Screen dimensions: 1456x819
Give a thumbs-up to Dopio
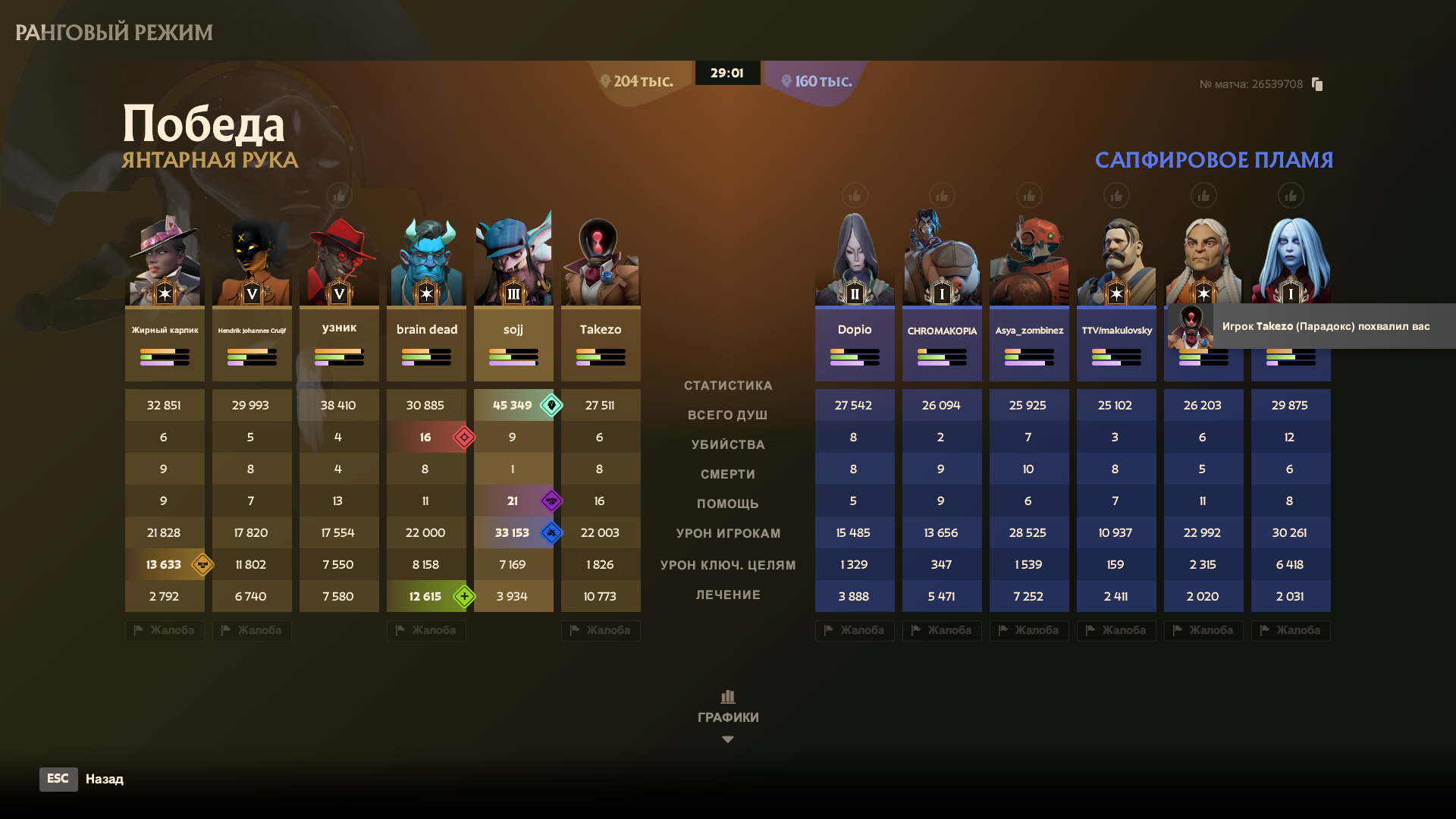855,196
